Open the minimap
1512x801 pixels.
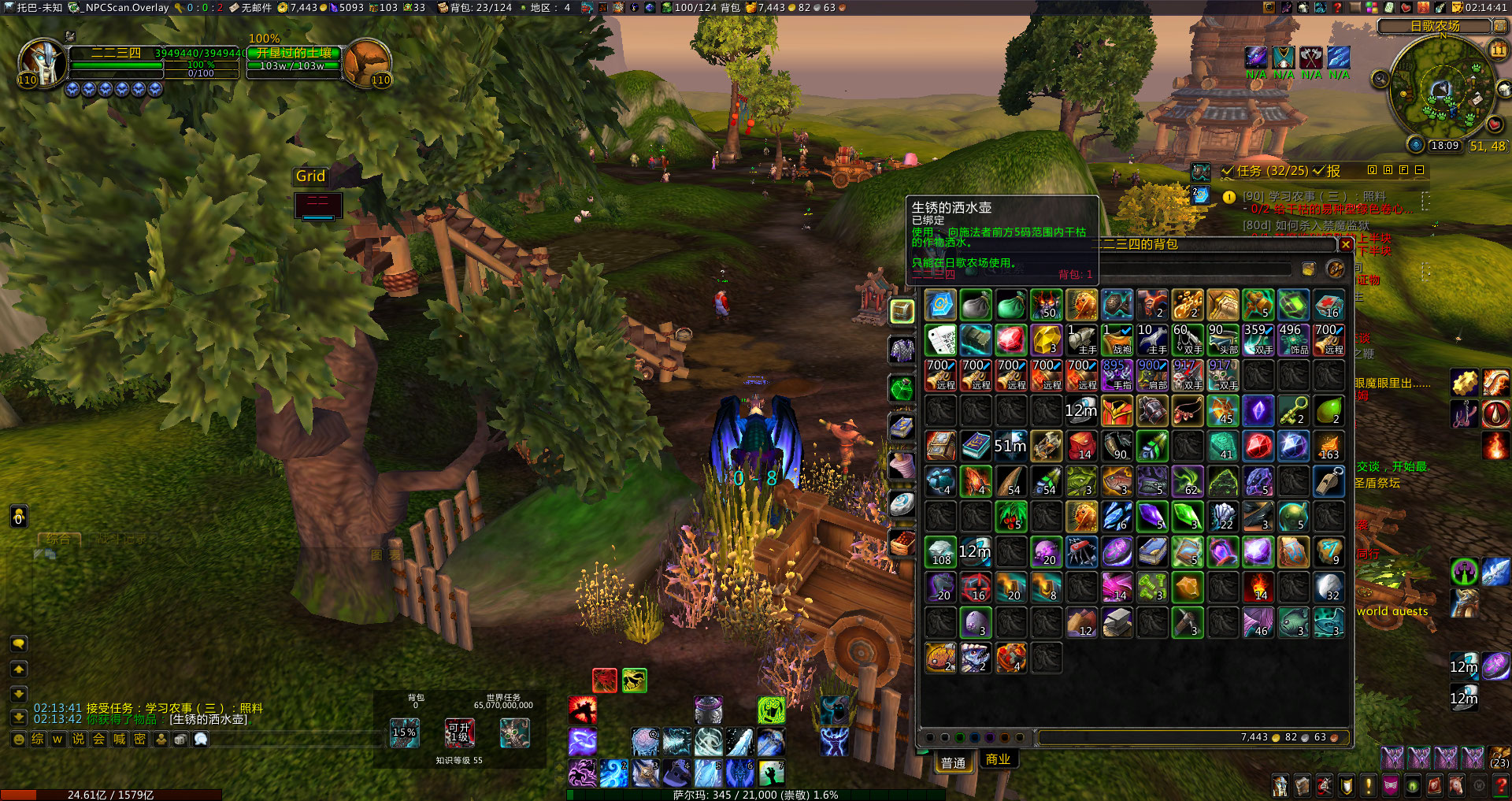pos(1443,88)
